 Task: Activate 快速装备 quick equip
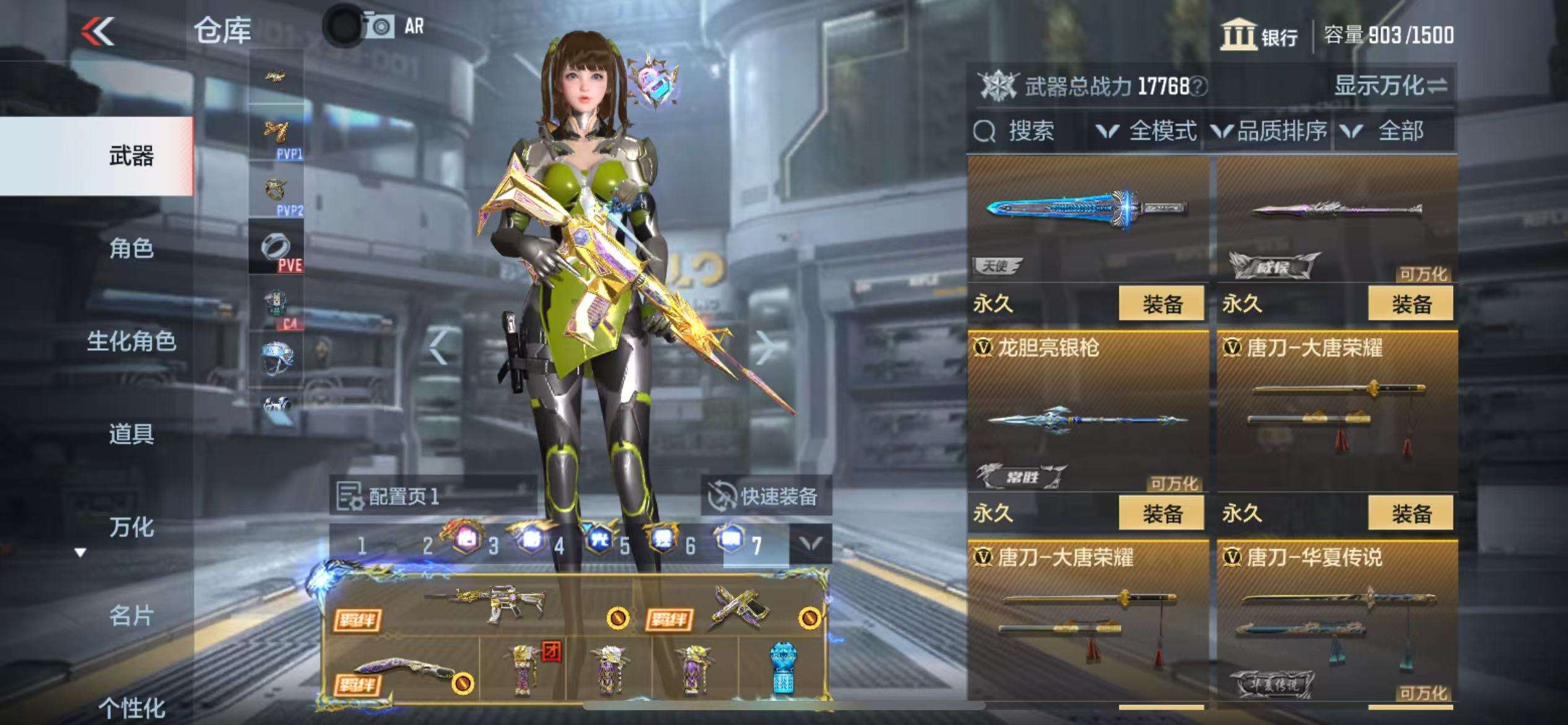765,496
